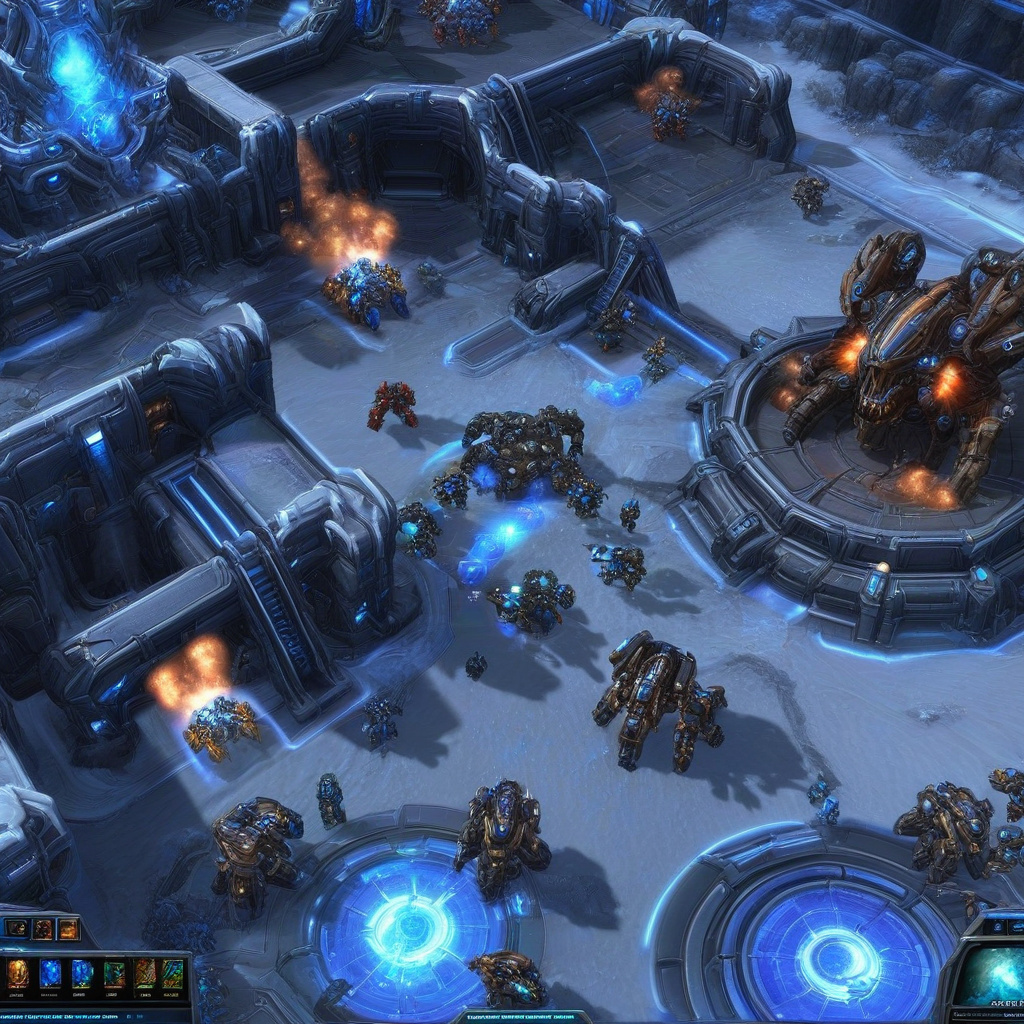
Task: Select the dark portrait icon in the small three-icon group
Action: pyautogui.click(x=17, y=929)
